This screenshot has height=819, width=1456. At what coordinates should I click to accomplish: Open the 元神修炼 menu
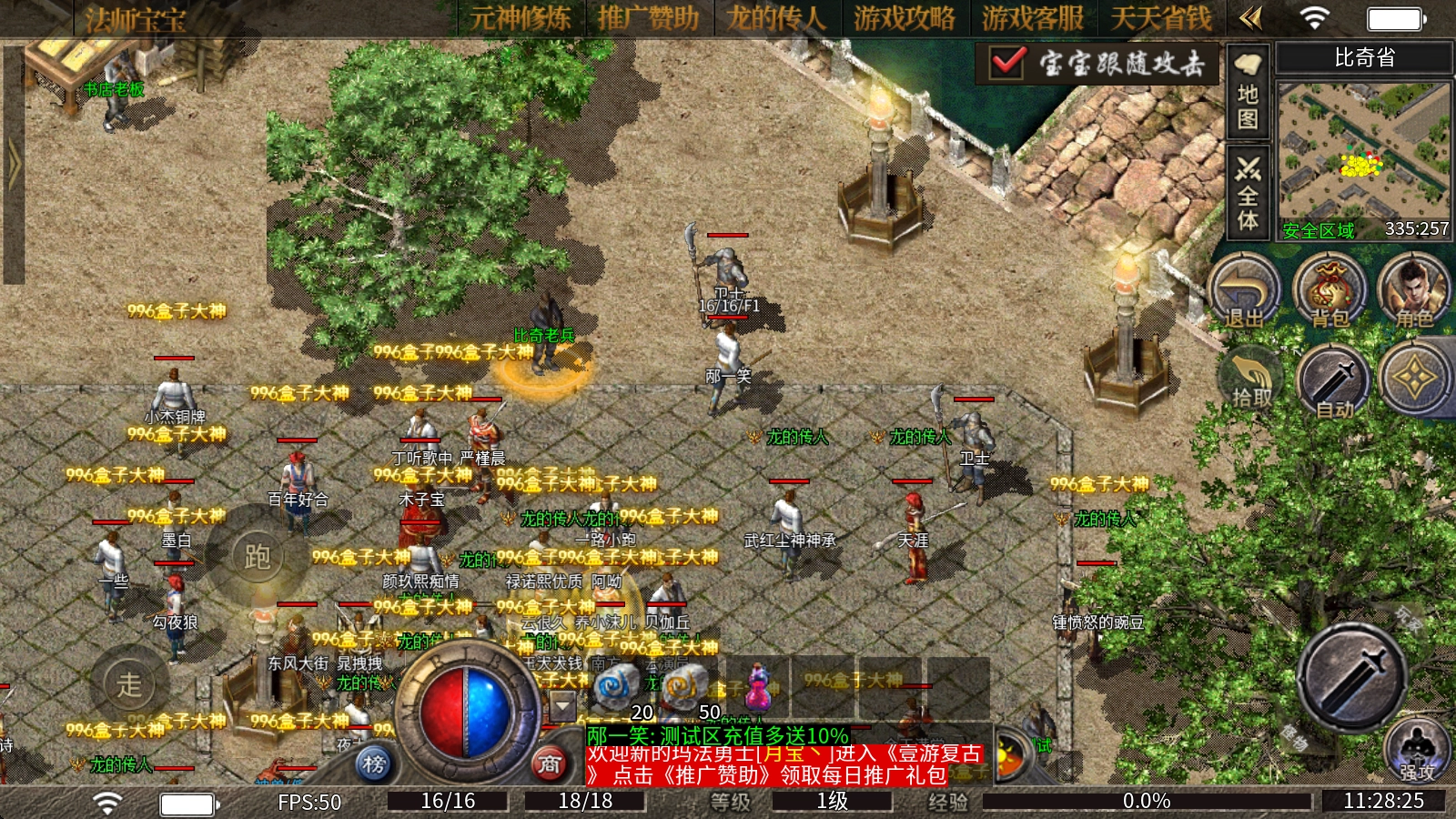pos(521,18)
